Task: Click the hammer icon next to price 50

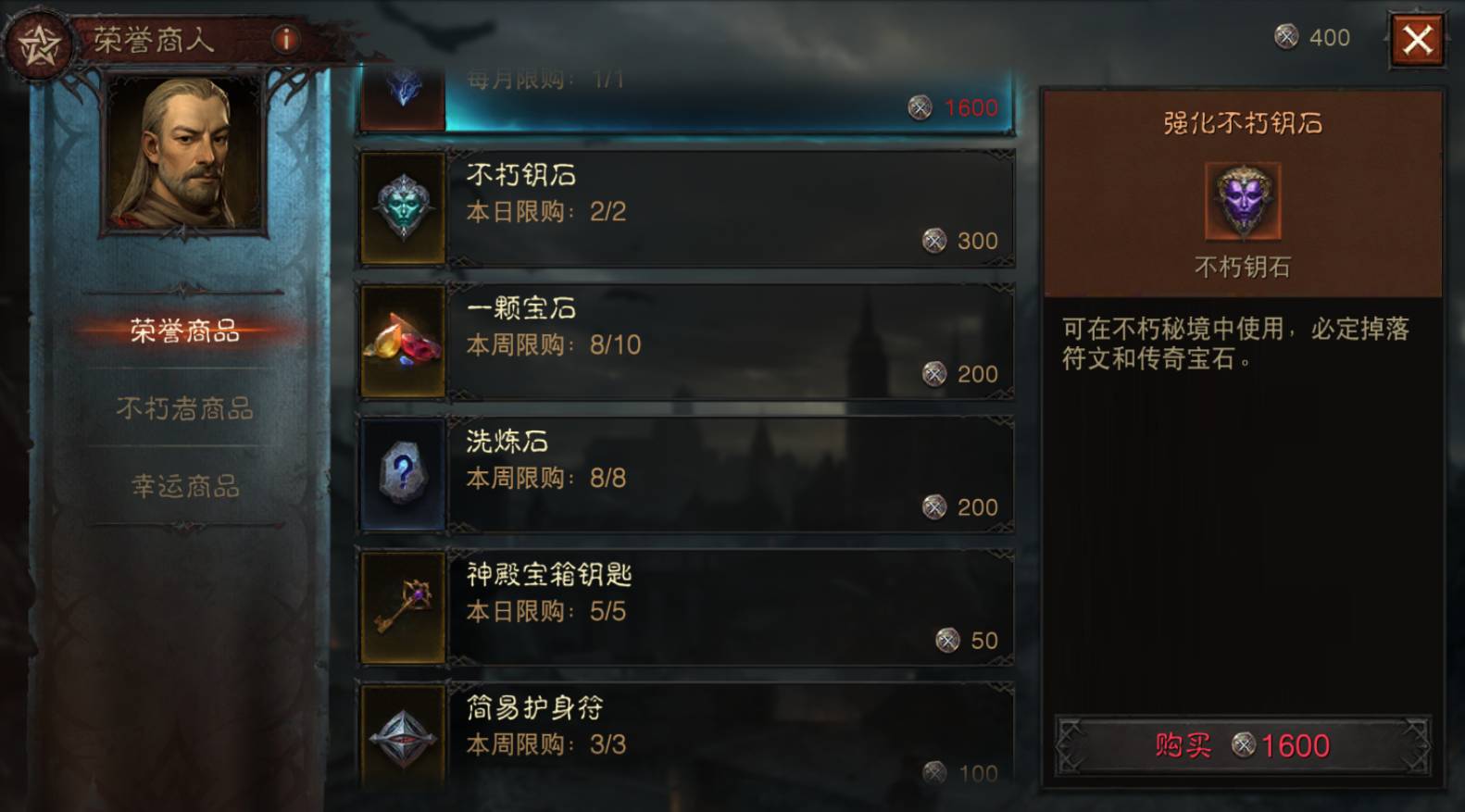Action: pos(945,640)
